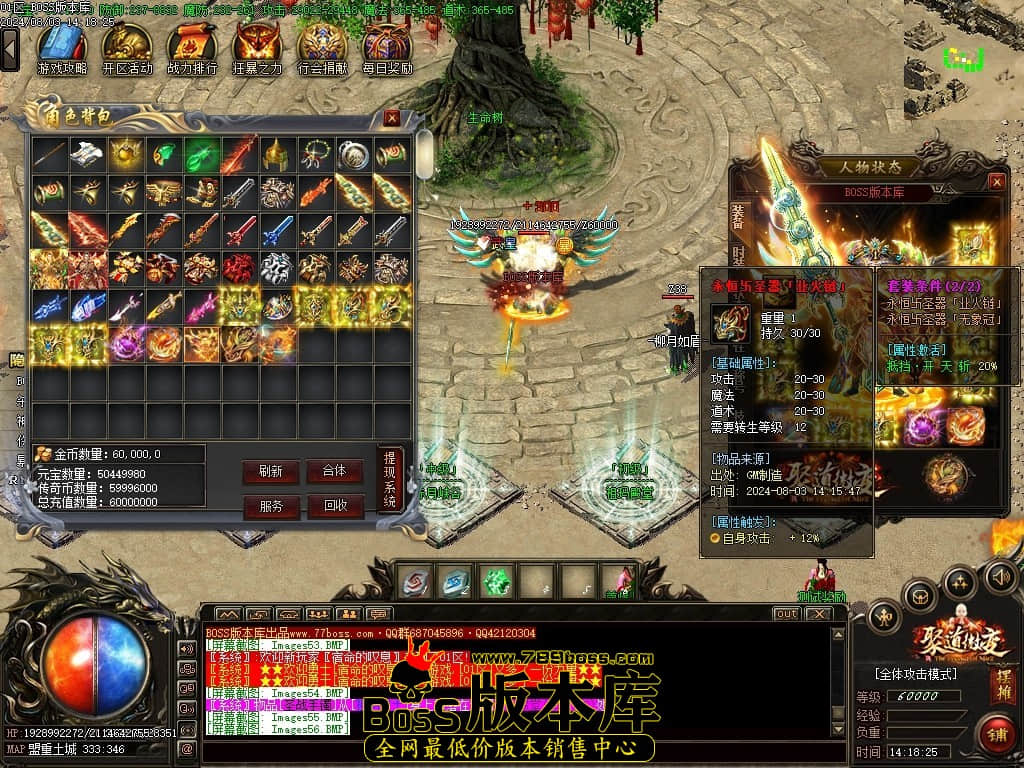Switch to the 装备 equipment tab

[738, 217]
